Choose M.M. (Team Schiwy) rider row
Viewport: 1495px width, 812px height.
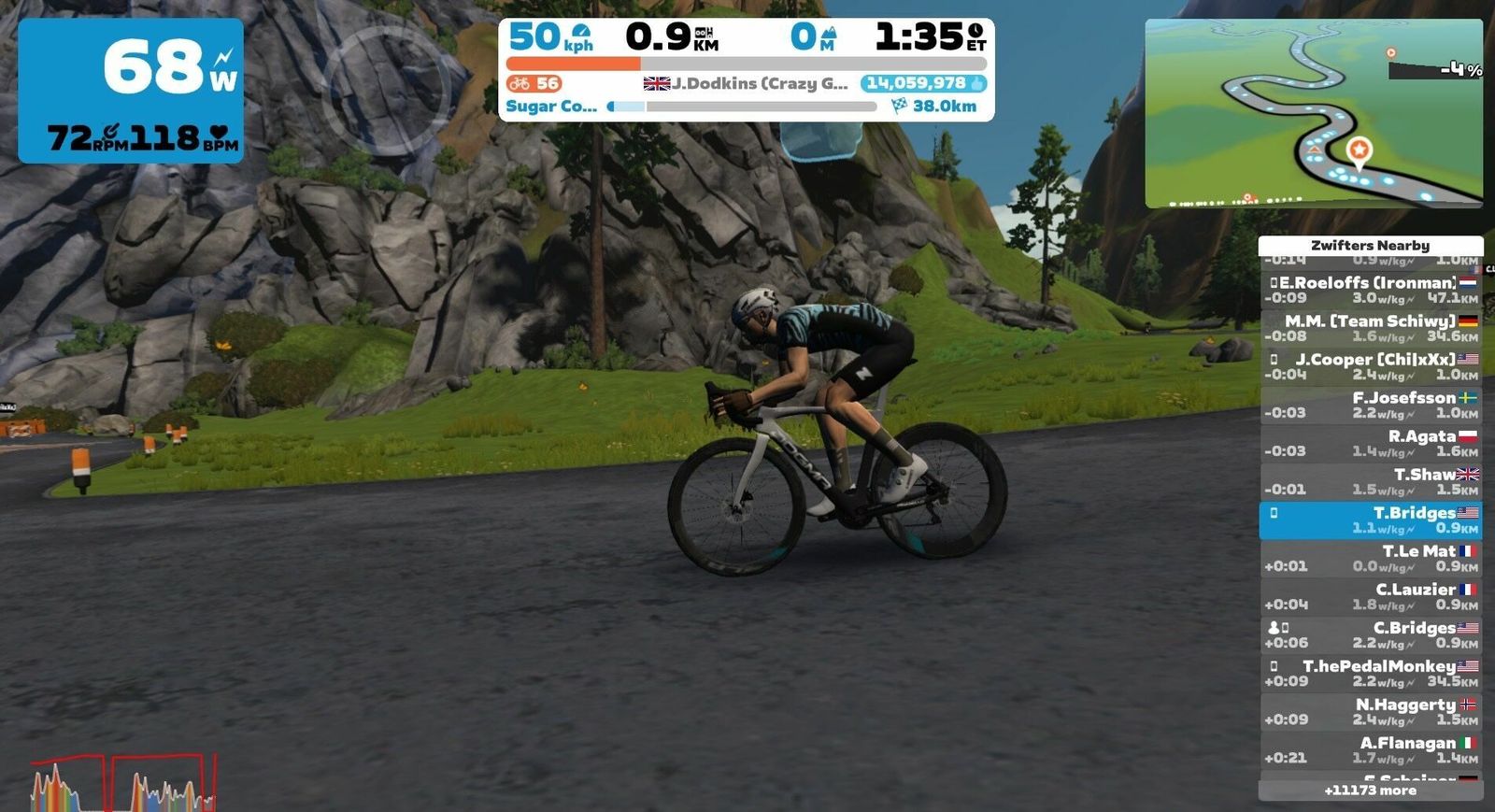(x=1371, y=328)
